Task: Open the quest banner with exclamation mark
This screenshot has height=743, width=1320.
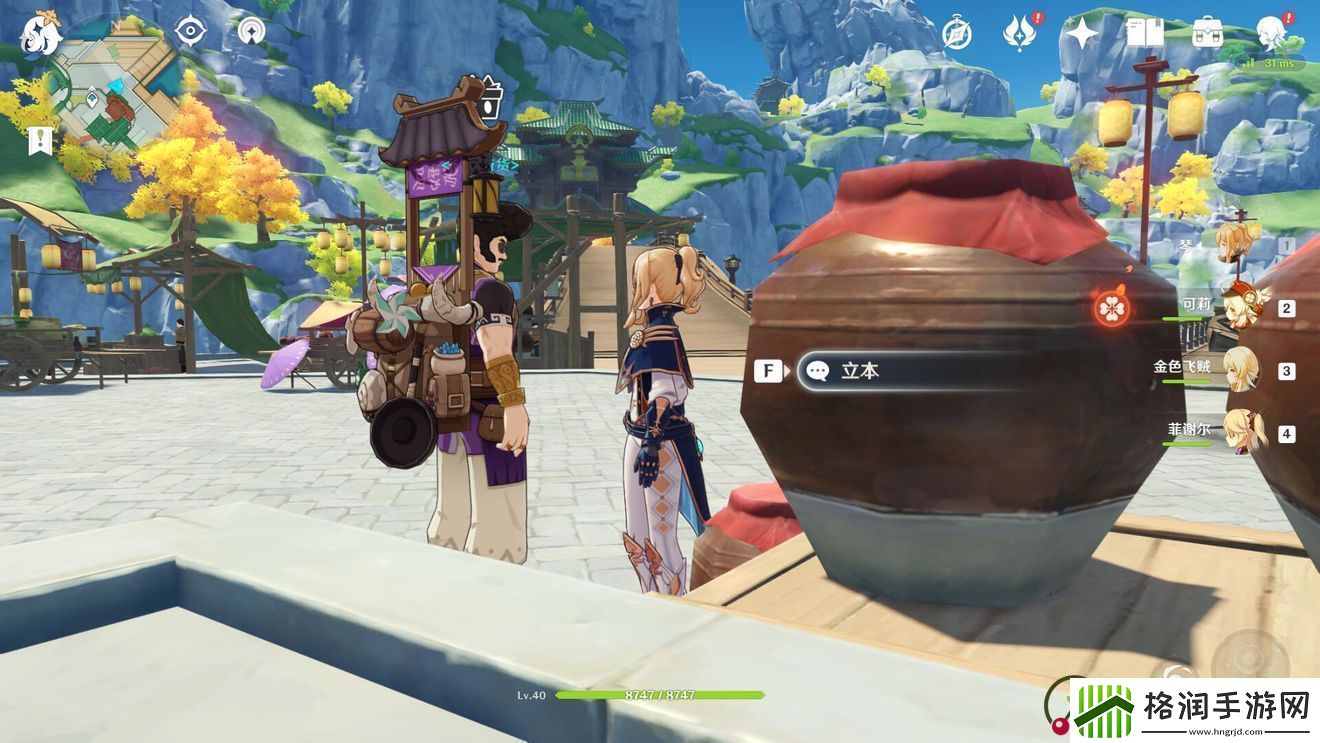Action: (40, 139)
